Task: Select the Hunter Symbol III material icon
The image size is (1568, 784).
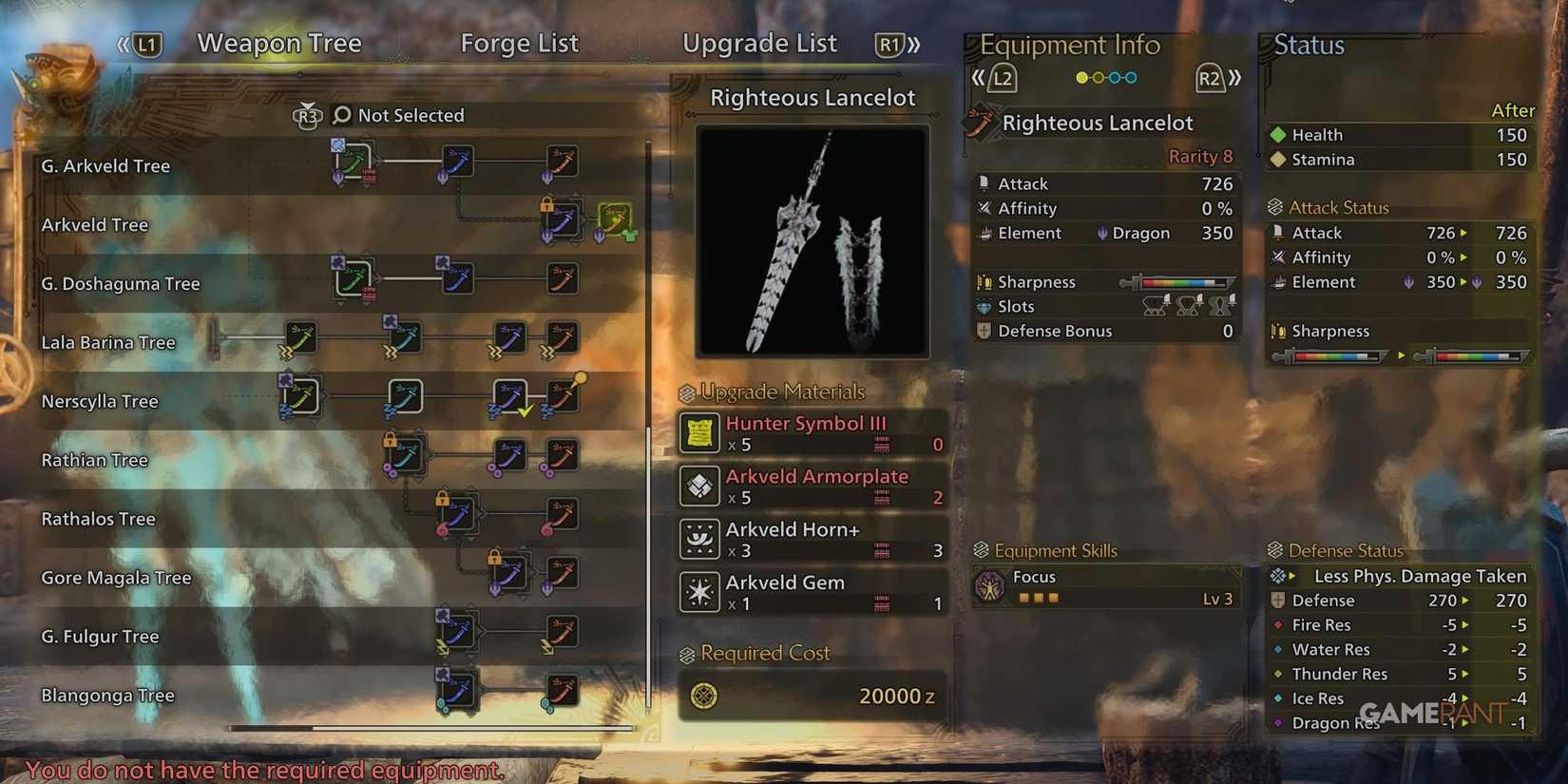Action: tap(699, 434)
